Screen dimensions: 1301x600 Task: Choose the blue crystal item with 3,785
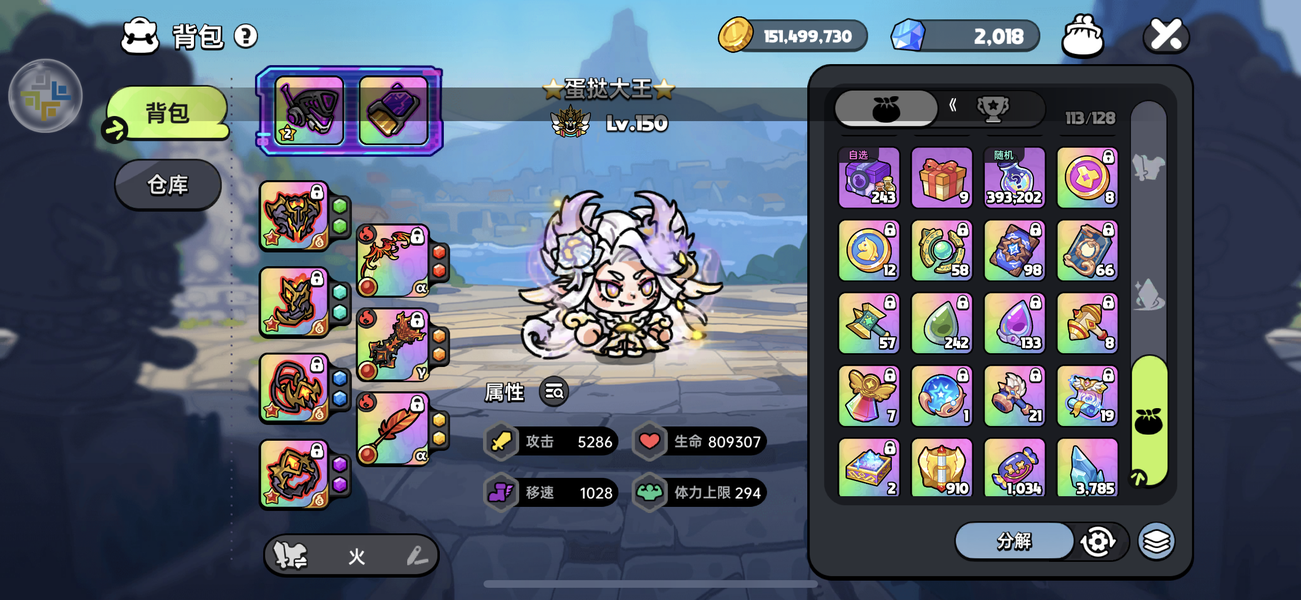pos(1087,467)
